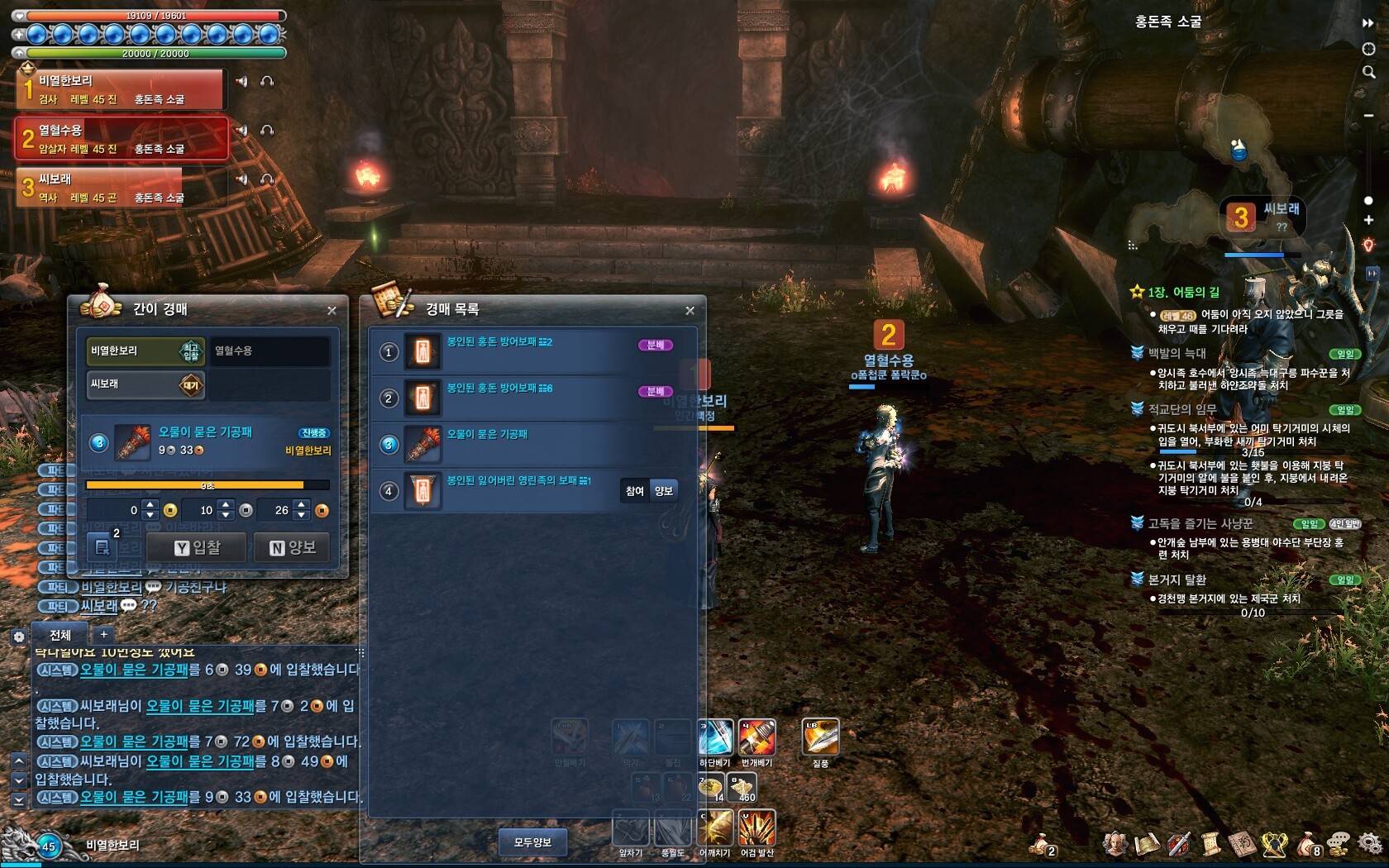Viewport: 1389px width, 868px height.
Task: Activate the 하단베기 skill icon
Action: 715,737
